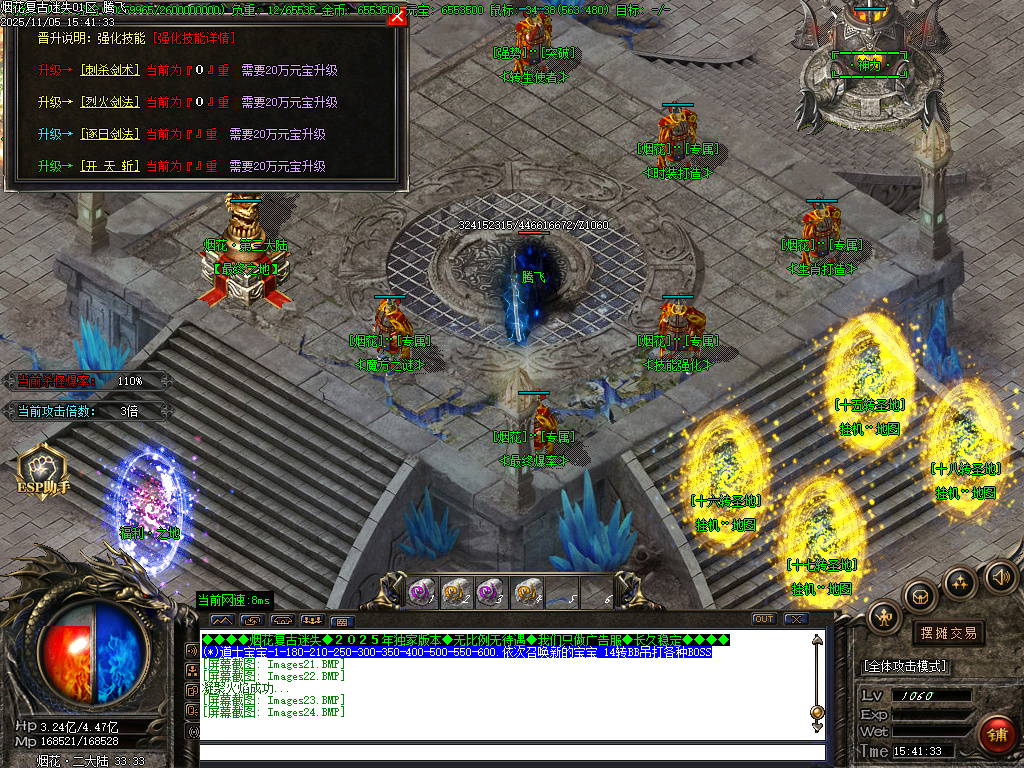Click the chat scrollbar down arrow
The image size is (1024, 768).
click(817, 727)
